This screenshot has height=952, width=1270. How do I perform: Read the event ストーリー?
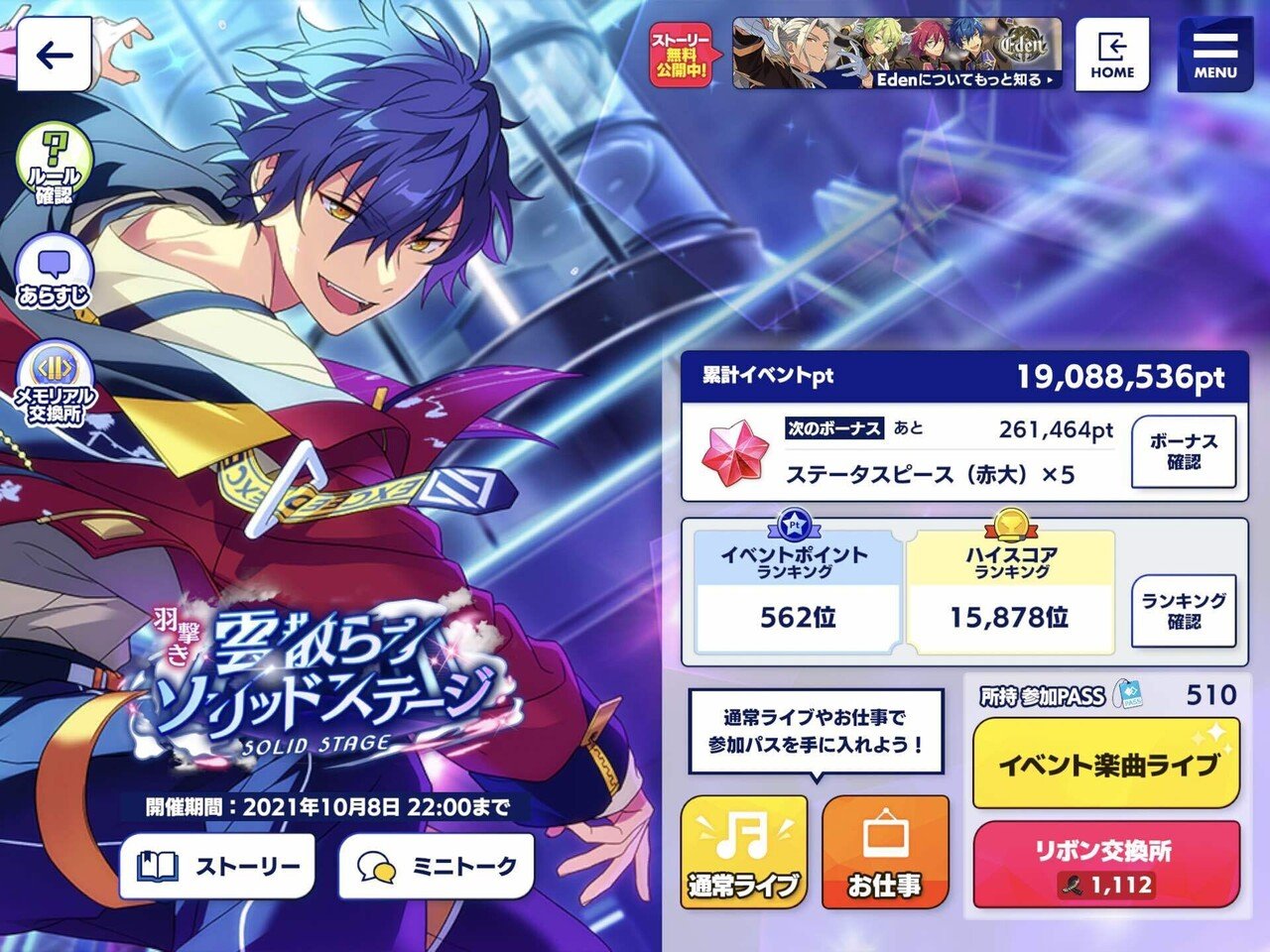pyautogui.click(x=216, y=866)
